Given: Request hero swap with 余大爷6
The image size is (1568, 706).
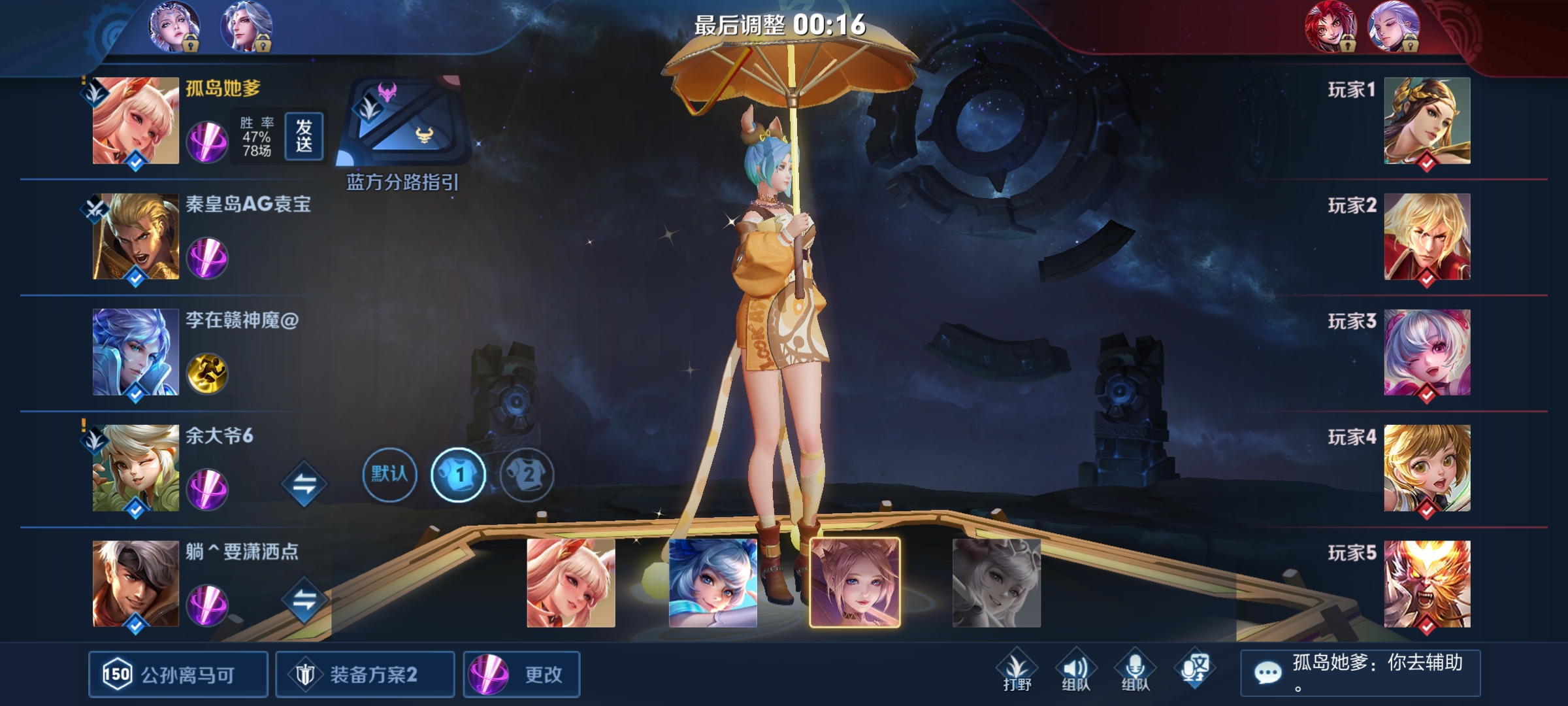Looking at the screenshot, I should 304,484.
